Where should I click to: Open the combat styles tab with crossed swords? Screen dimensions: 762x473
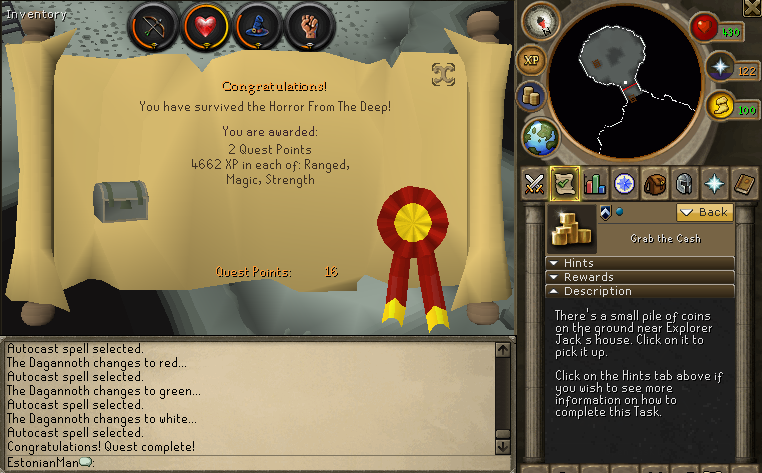tap(536, 183)
